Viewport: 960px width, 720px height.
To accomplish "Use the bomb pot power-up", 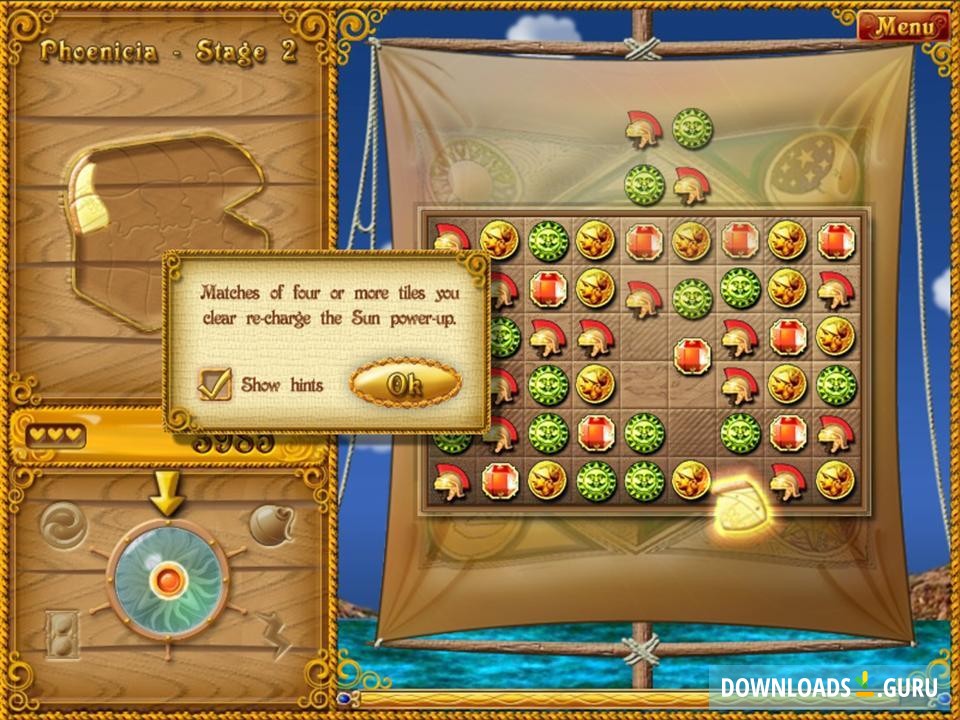I will click(271, 525).
